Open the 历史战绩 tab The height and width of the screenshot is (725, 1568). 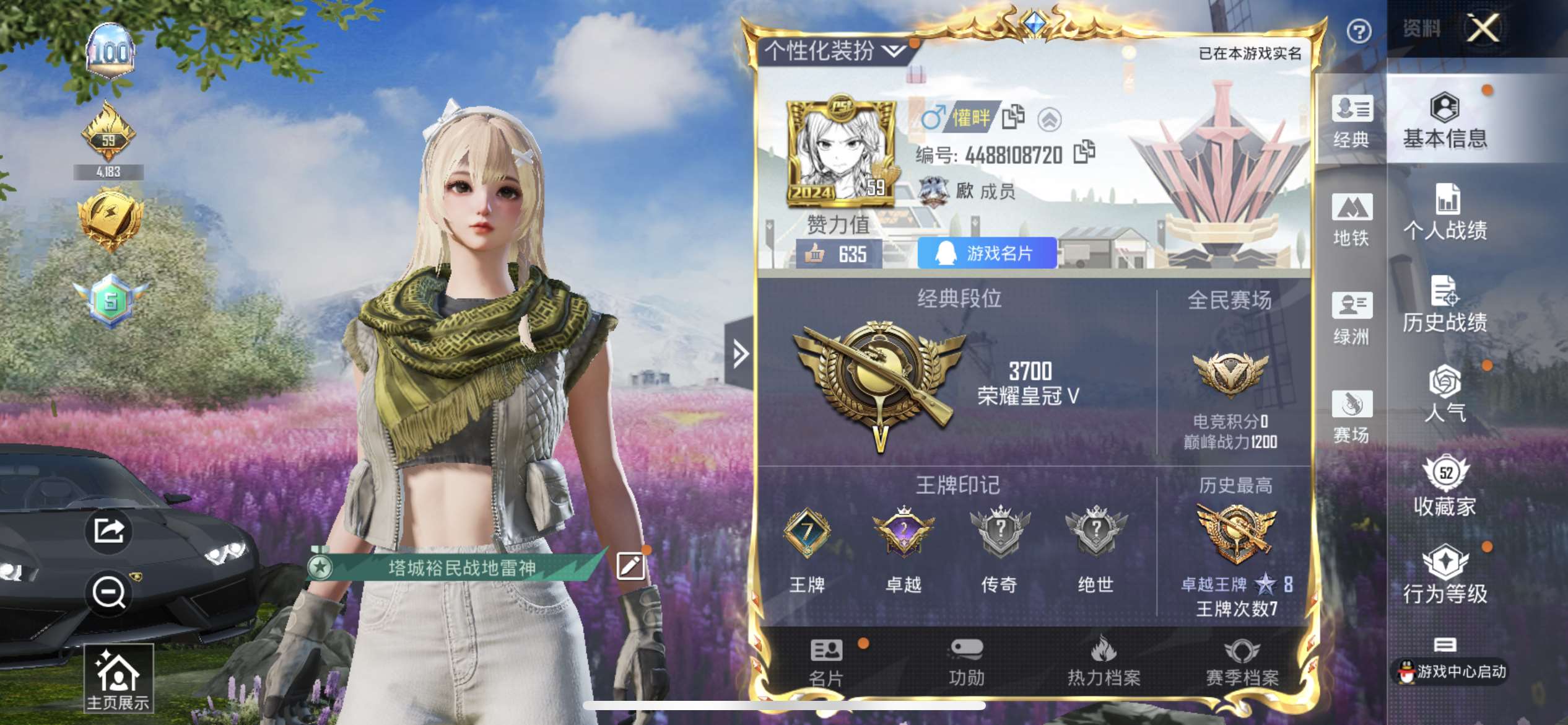point(1445,304)
